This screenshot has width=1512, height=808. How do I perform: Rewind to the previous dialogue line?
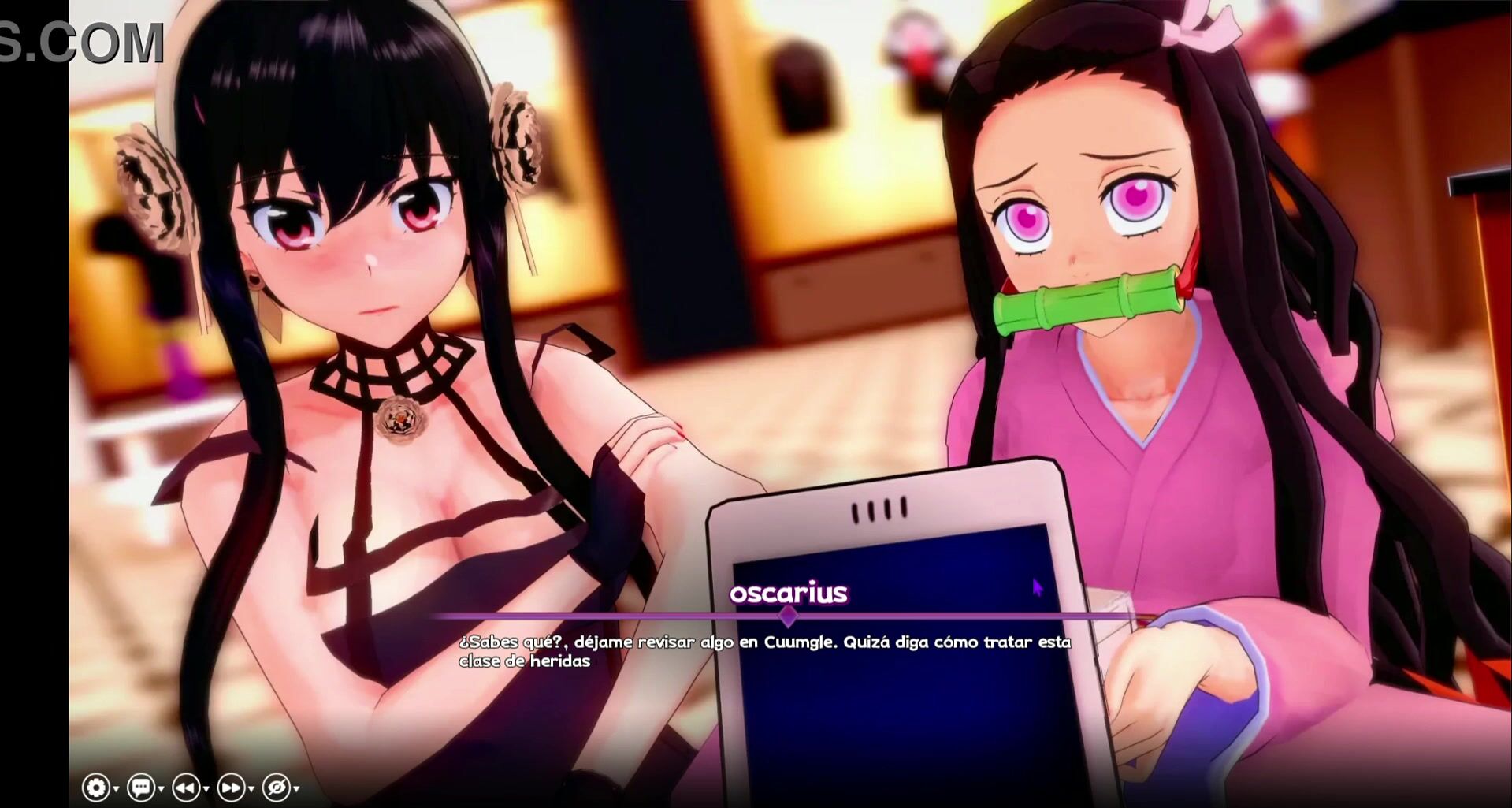pyautogui.click(x=186, y=787)
